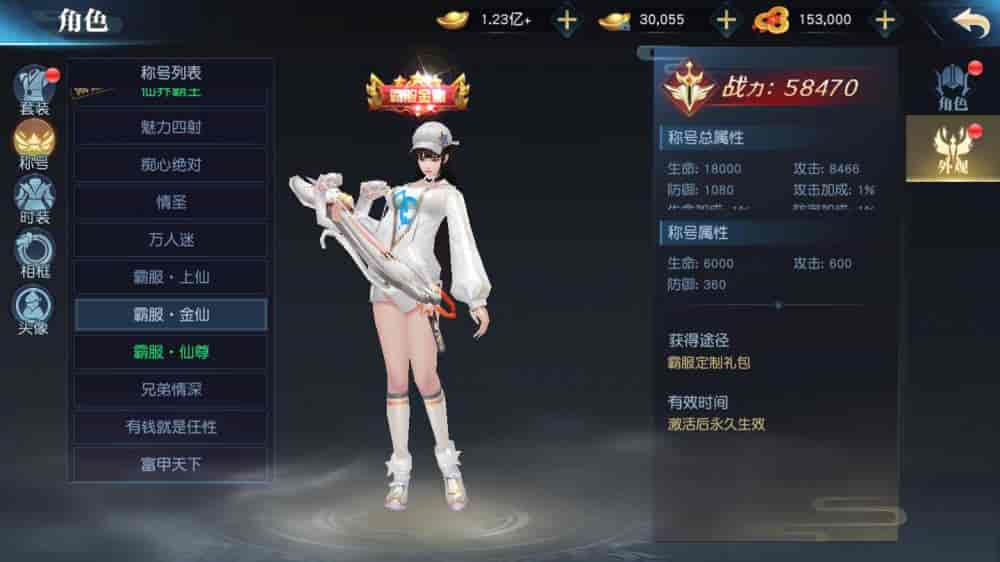Select the 外观 appearance tab
Viewport: 1000px width, 562px height.
952,148
